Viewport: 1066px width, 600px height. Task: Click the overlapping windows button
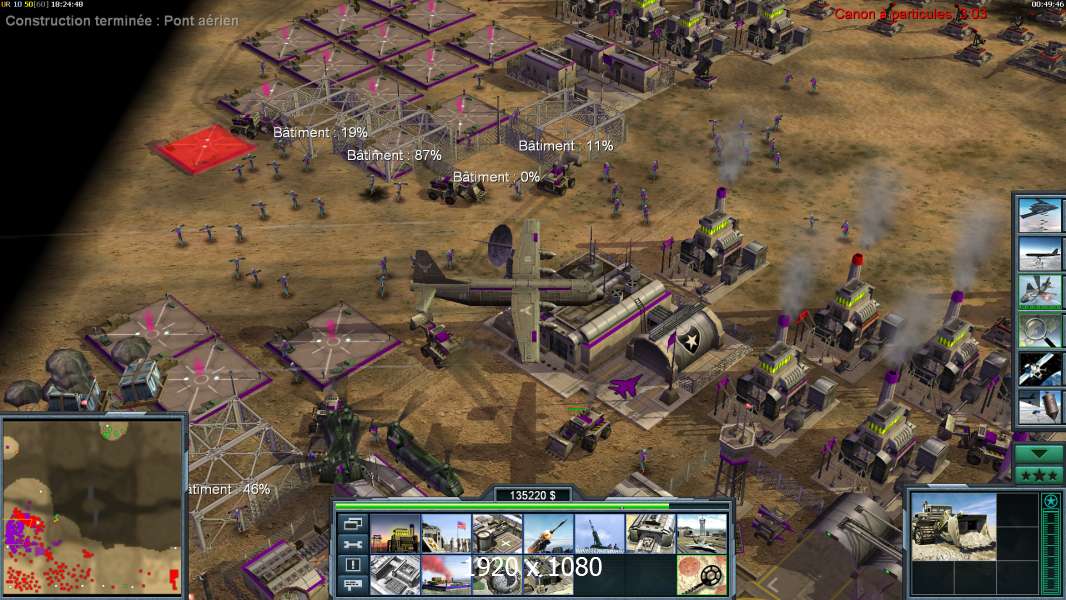pos(352,524)
